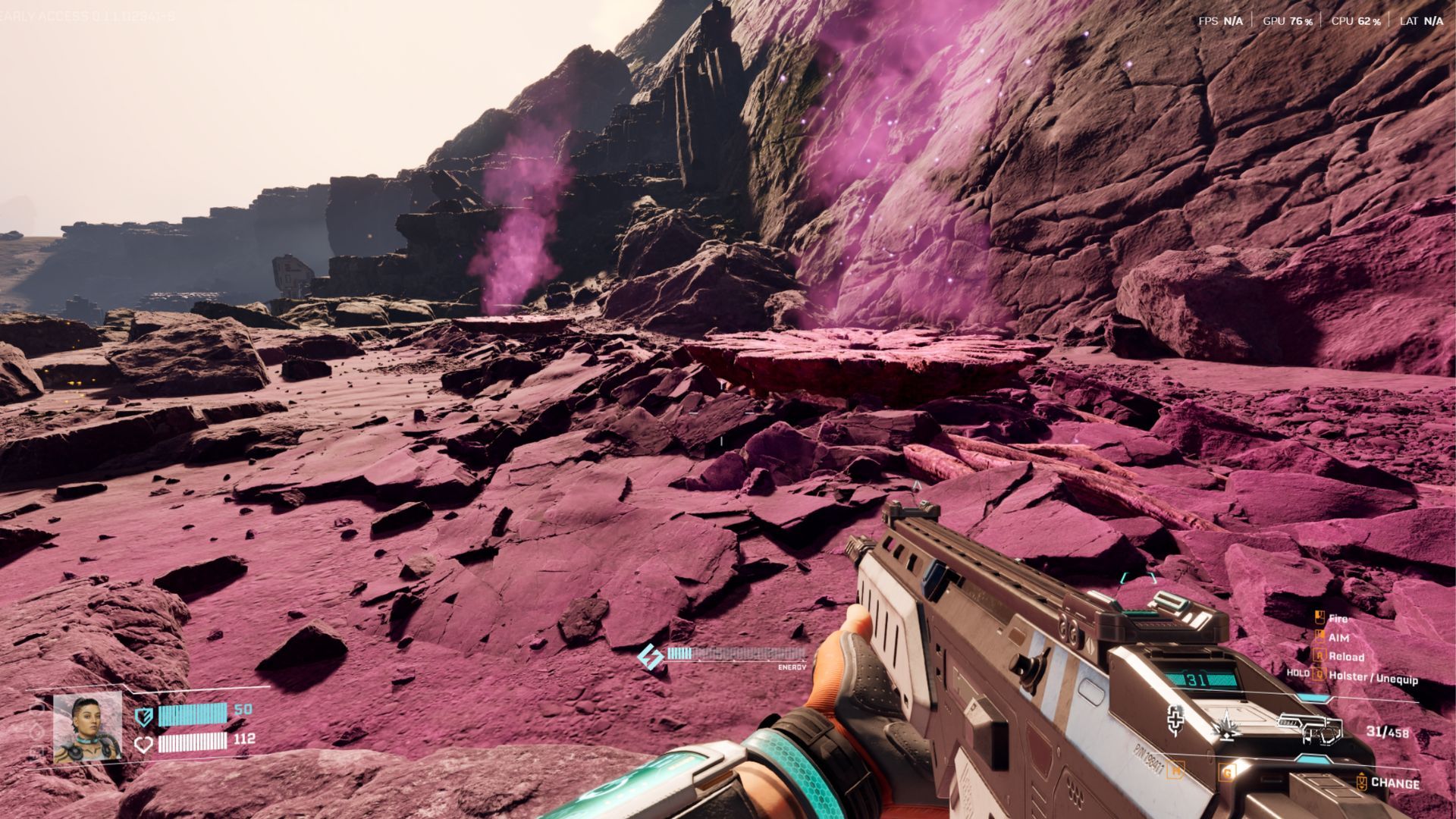Image resolution: width=1456 pixels, height=819 pixels.
Task: Click the cyan shield icon
Action: [143, 716]
